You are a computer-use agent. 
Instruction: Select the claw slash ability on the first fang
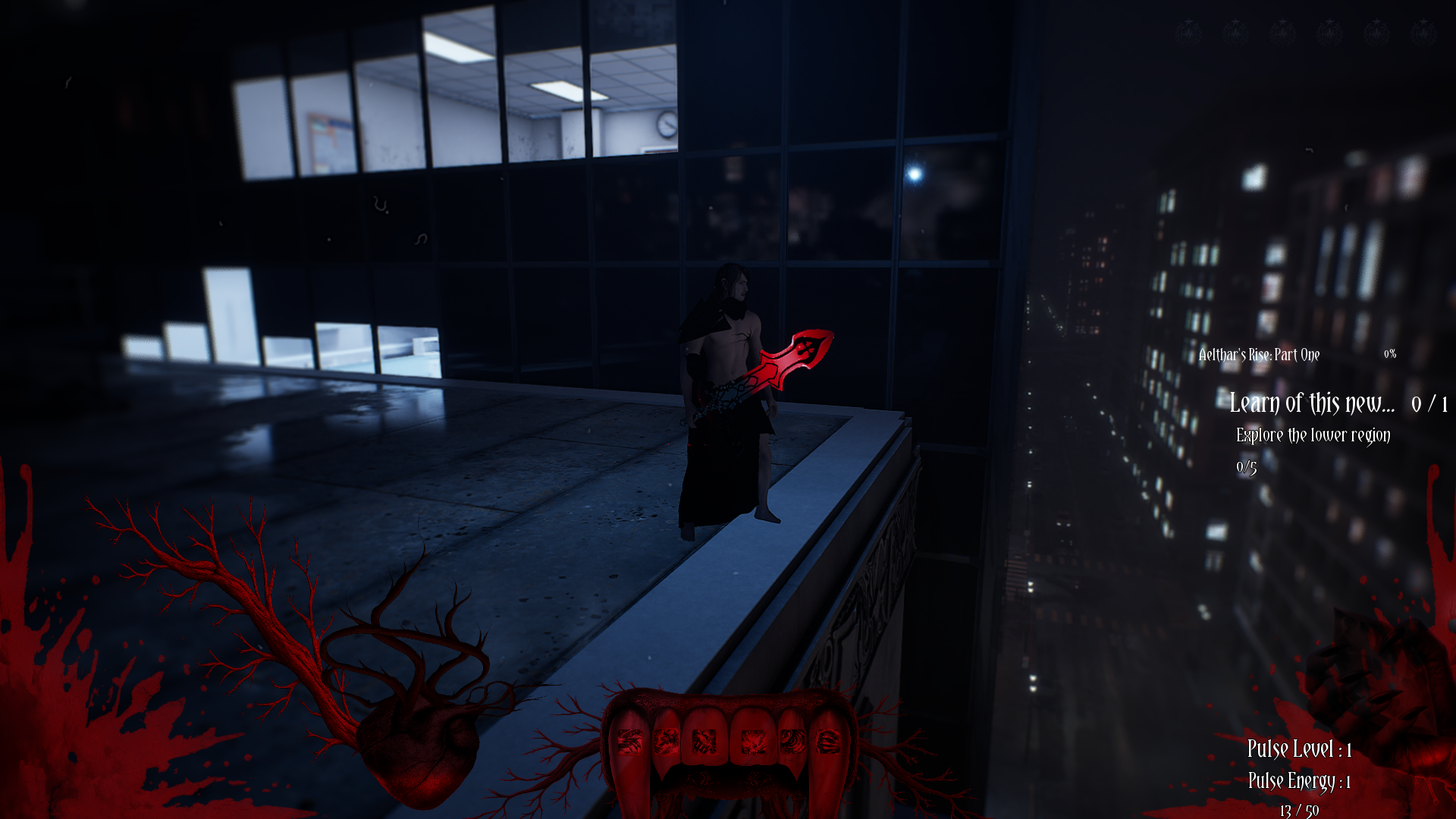(x=629, y=742)
